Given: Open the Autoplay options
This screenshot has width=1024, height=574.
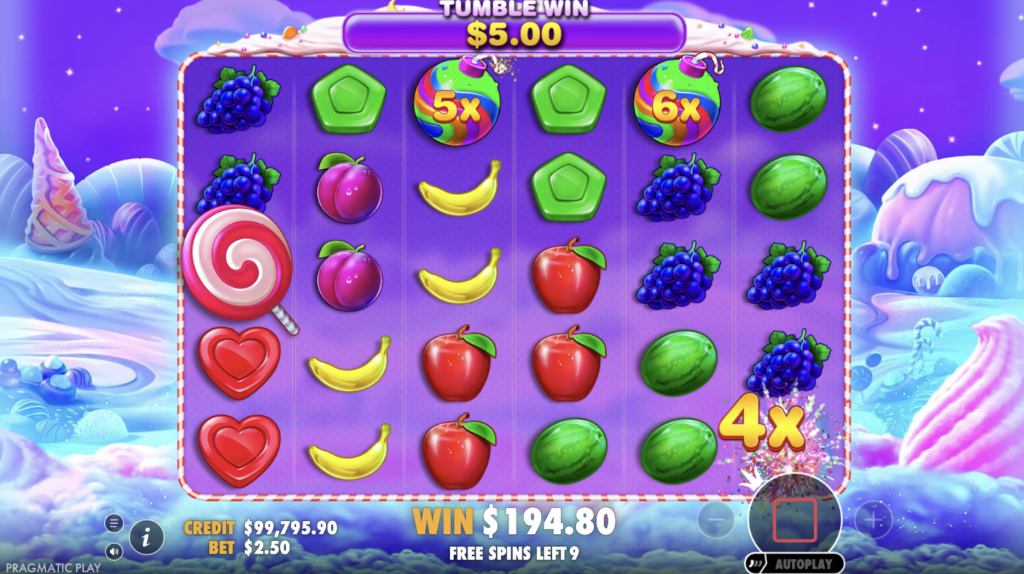Looking at the screenshot, I should tap(795, 563).
